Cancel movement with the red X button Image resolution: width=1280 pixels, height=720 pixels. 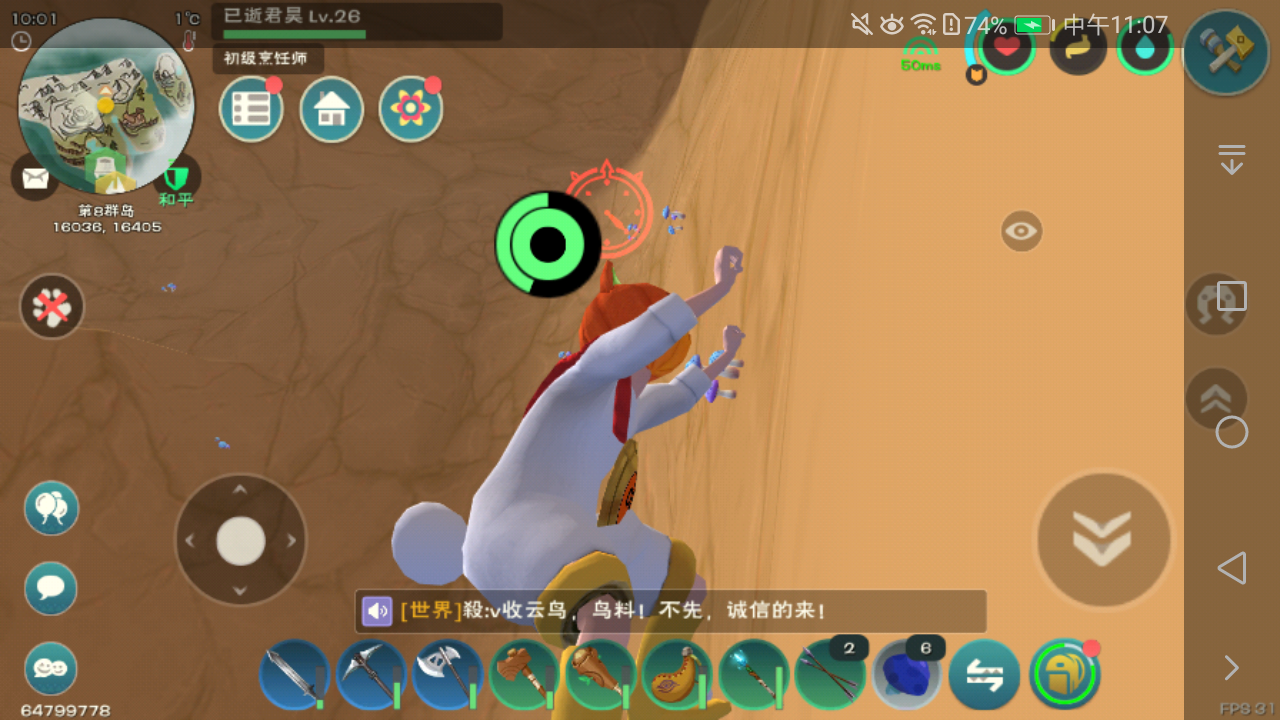click(51, 307)
